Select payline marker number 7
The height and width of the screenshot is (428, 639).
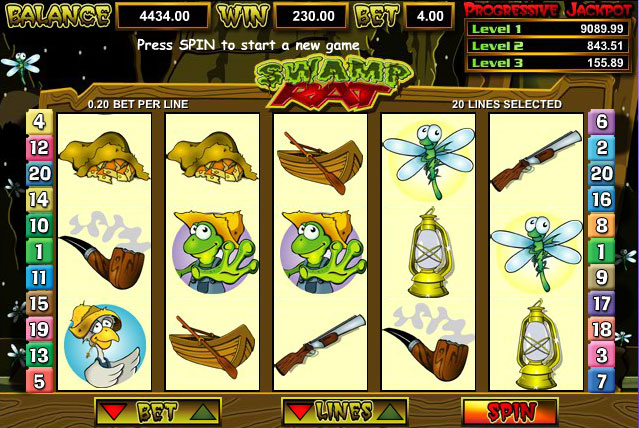(601, 381)
